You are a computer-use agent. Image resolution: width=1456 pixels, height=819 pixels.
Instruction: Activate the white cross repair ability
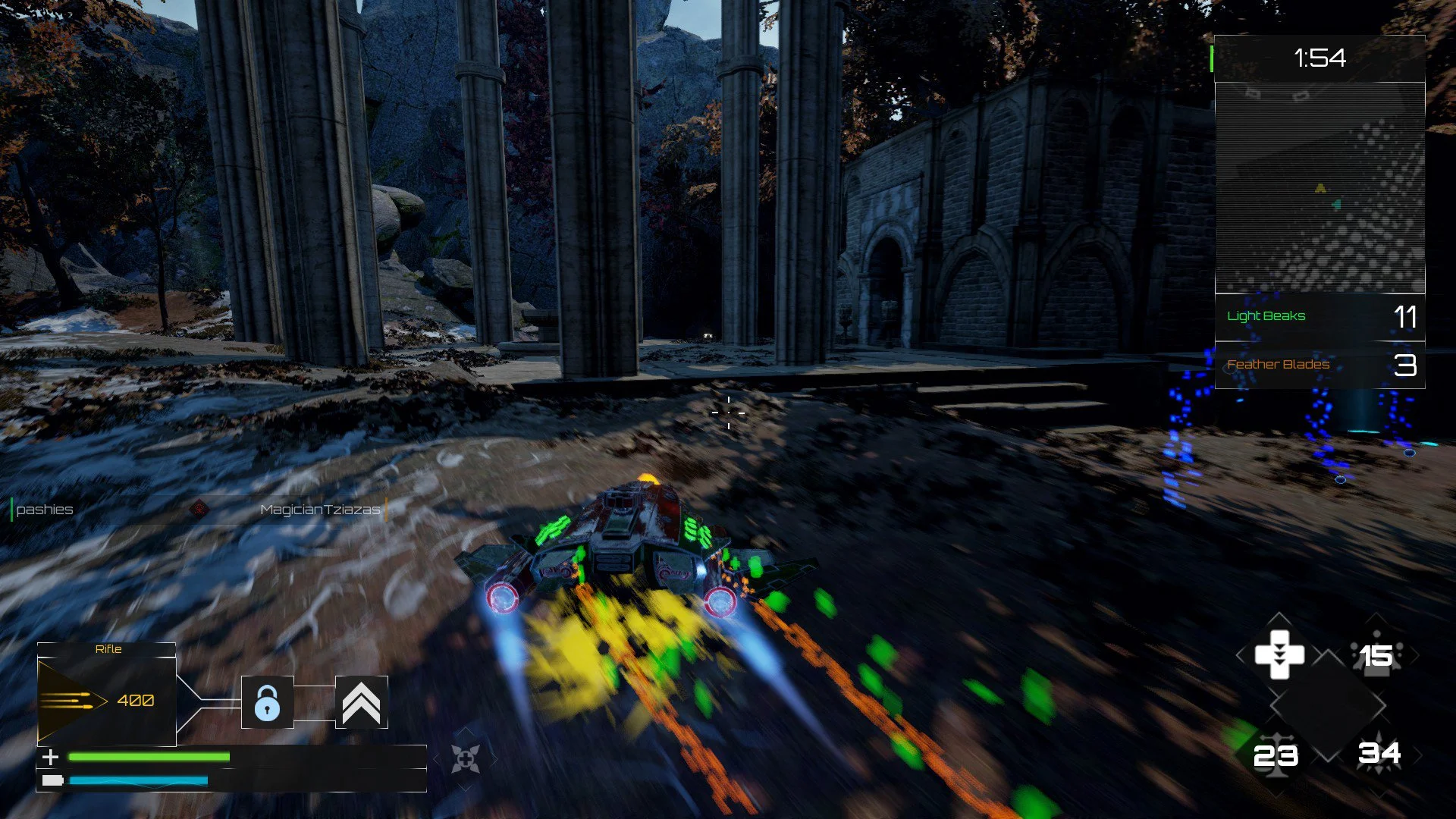pyautogui.click(x=1279, y=654)
